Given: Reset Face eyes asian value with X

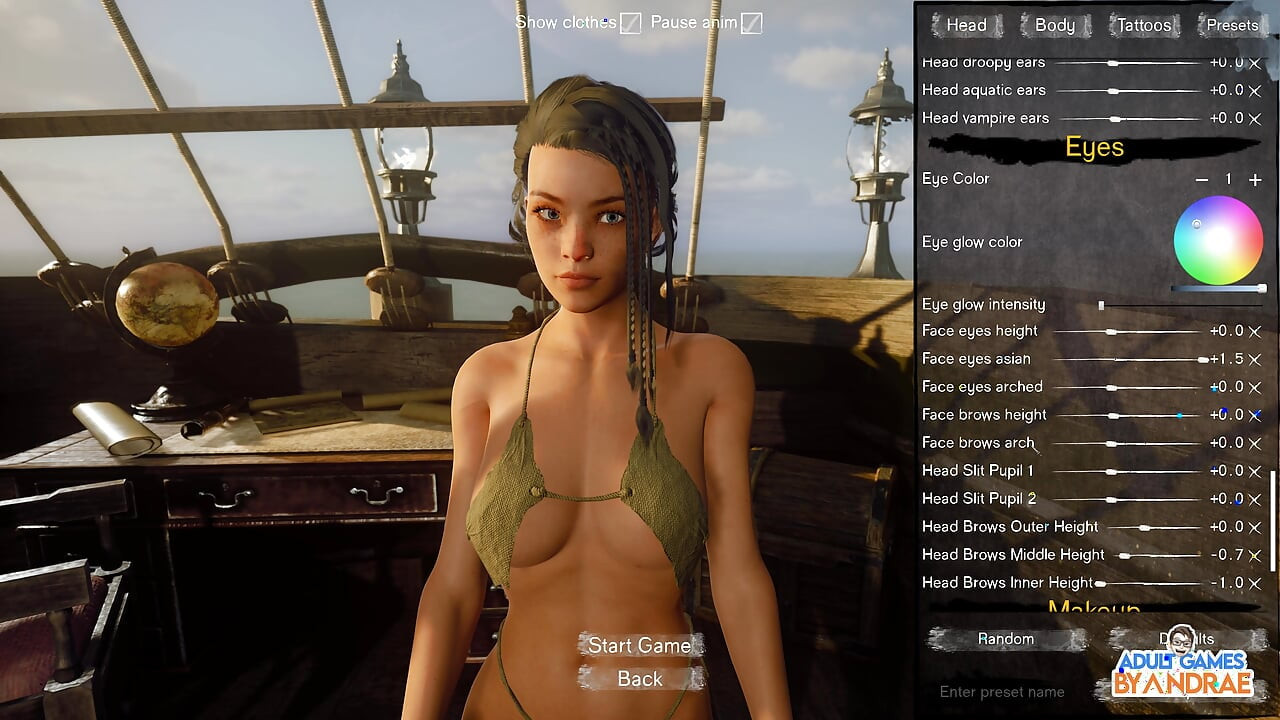Looking at the screenshot, I should point(1255,359).
